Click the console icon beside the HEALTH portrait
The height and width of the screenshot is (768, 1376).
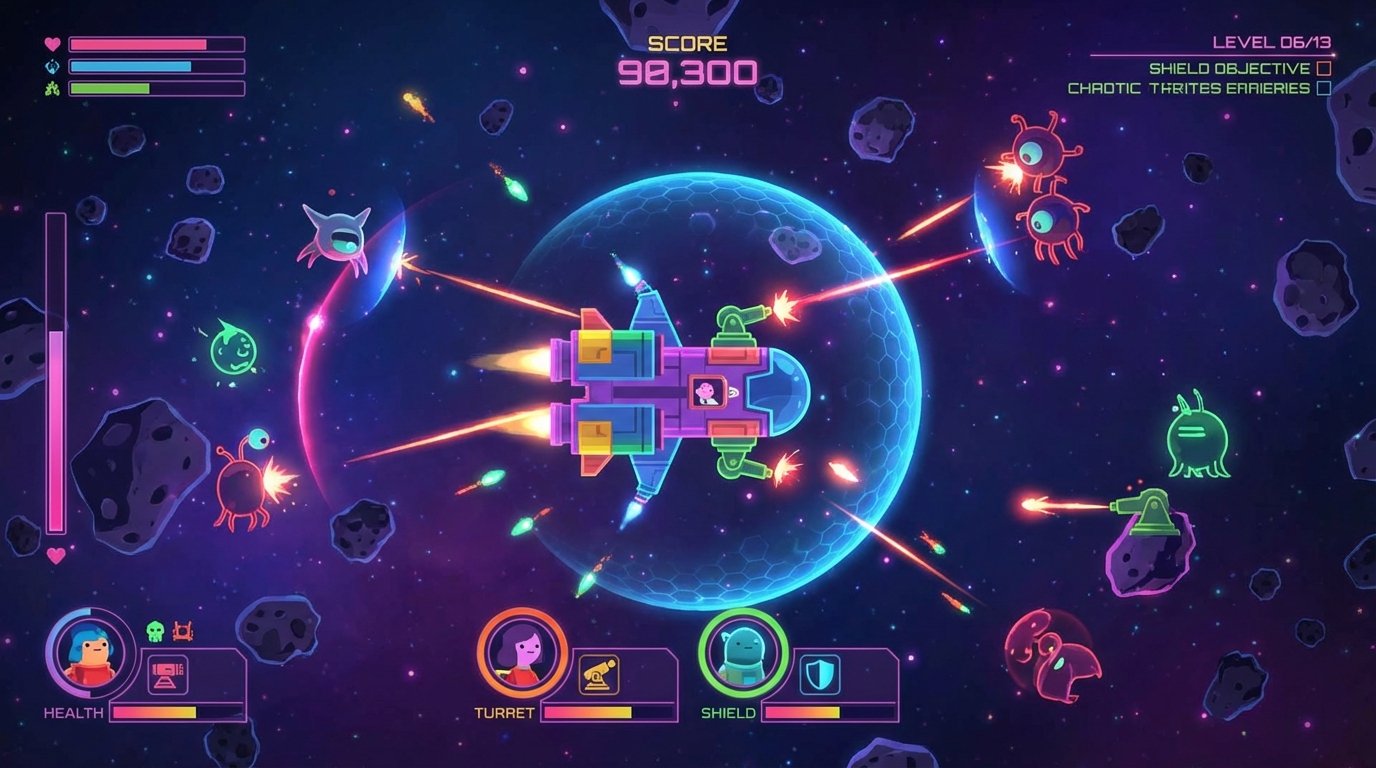click(x=167, y=675)
